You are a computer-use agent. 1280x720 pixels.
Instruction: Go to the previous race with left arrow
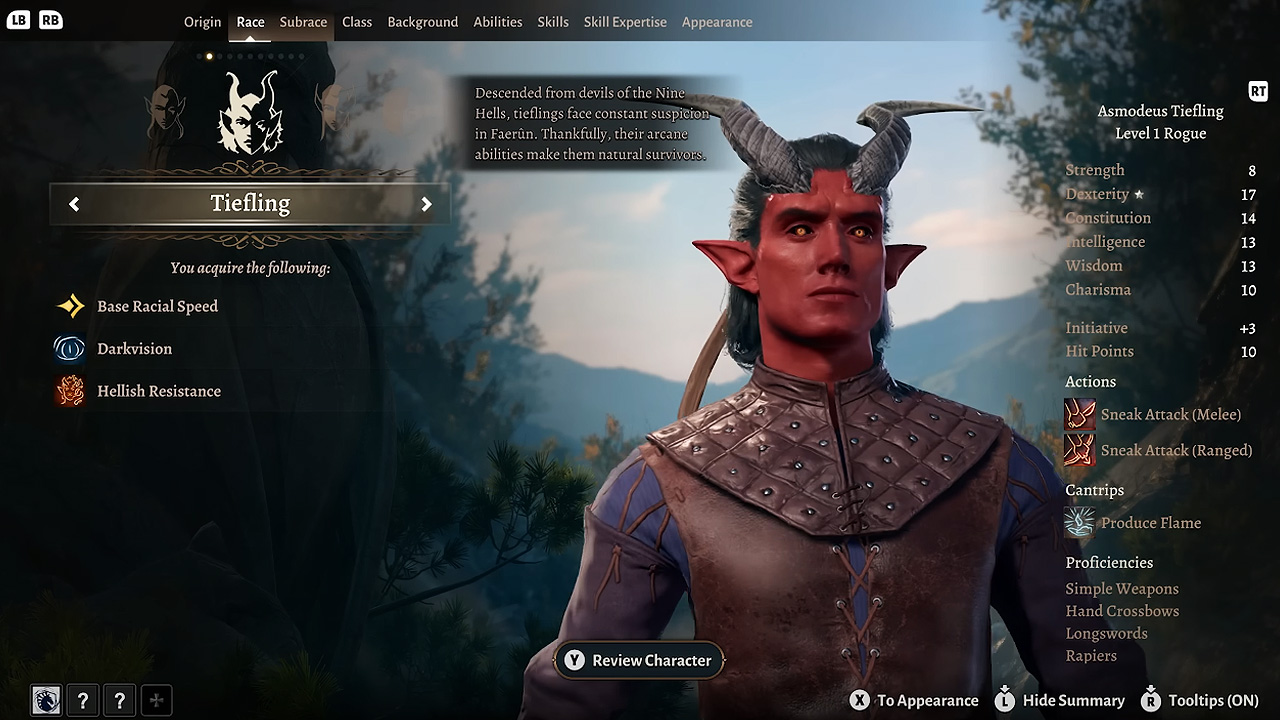74,203
